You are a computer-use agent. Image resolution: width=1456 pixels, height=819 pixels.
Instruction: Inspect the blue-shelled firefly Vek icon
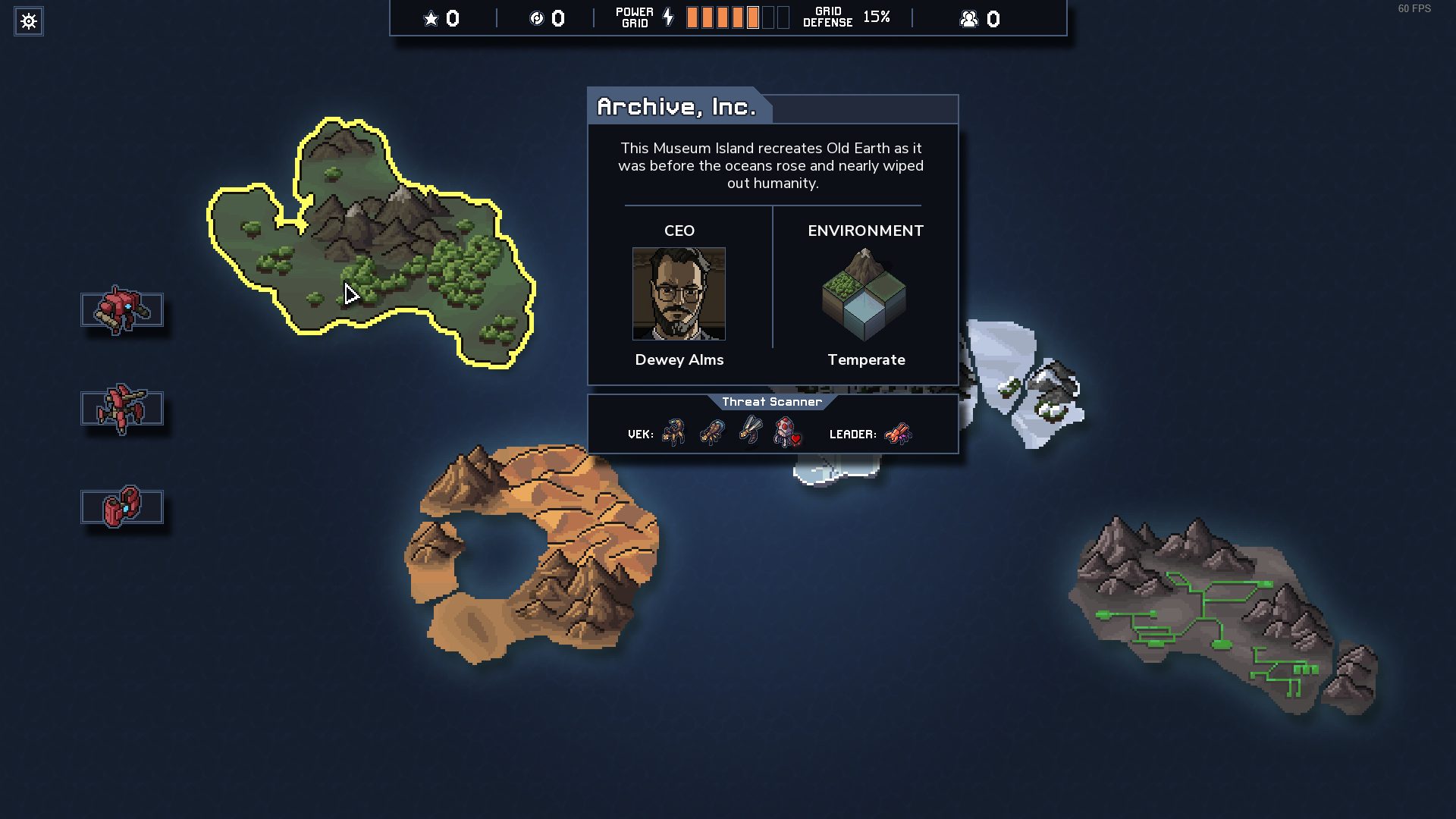coord(712,432)
